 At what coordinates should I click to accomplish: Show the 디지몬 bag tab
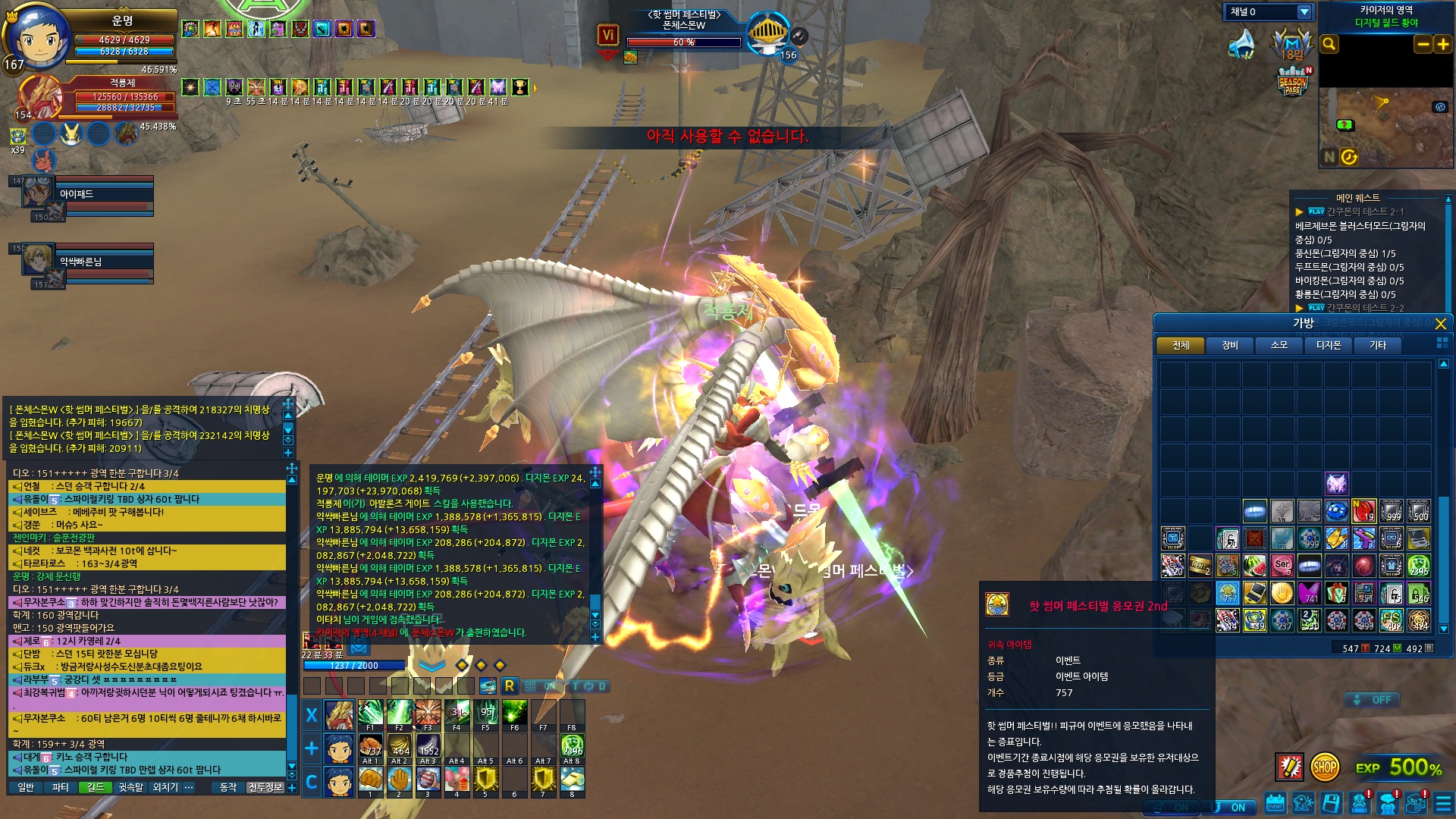click(1328, 346)
